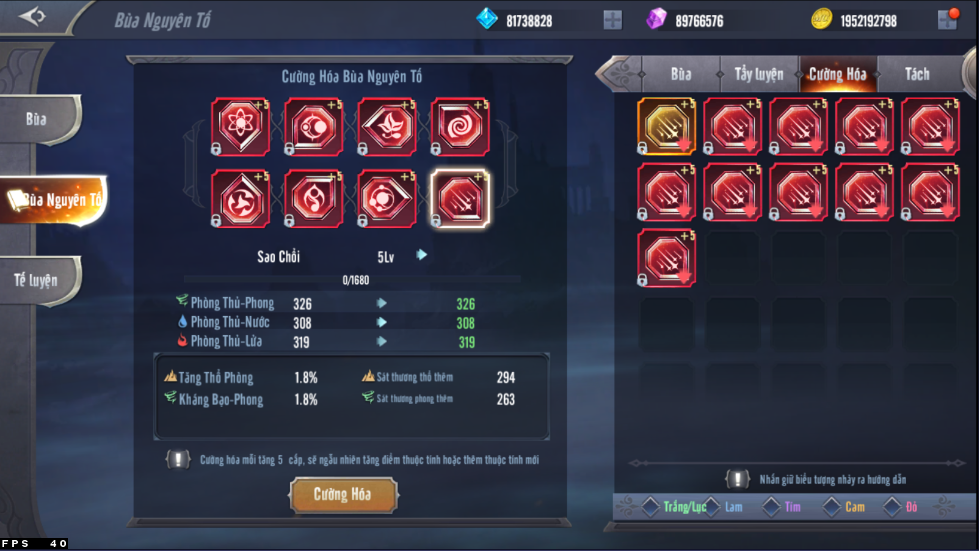Select the Tế luyện side menu entry

37,280
